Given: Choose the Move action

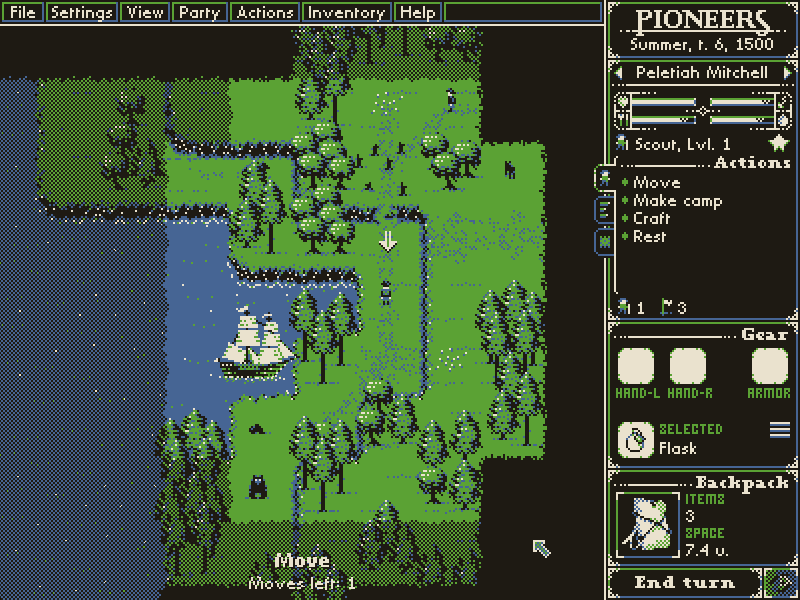Looking at the screenshot, I should coord(656,183).
